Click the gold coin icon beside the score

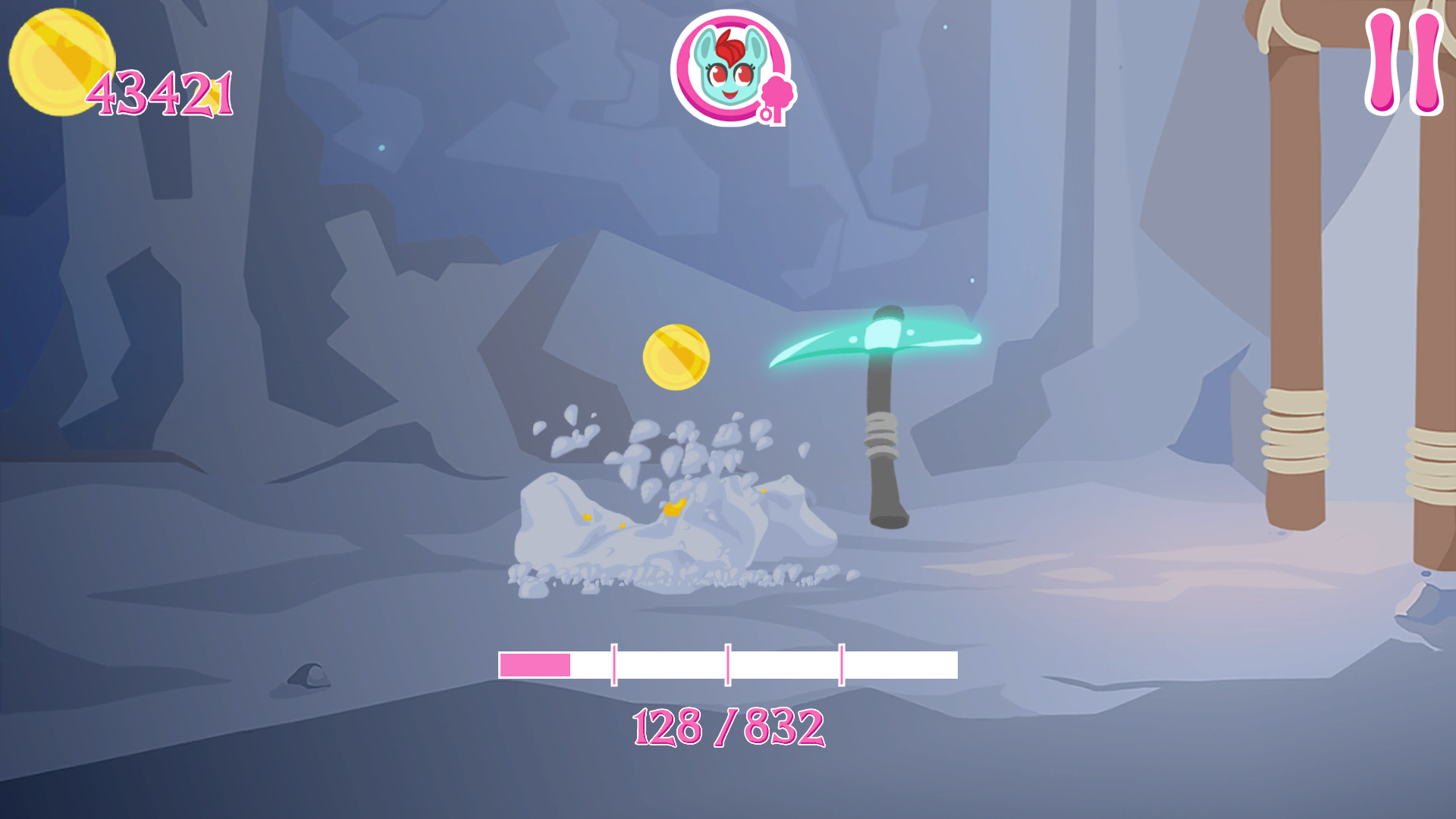(63, 61)
